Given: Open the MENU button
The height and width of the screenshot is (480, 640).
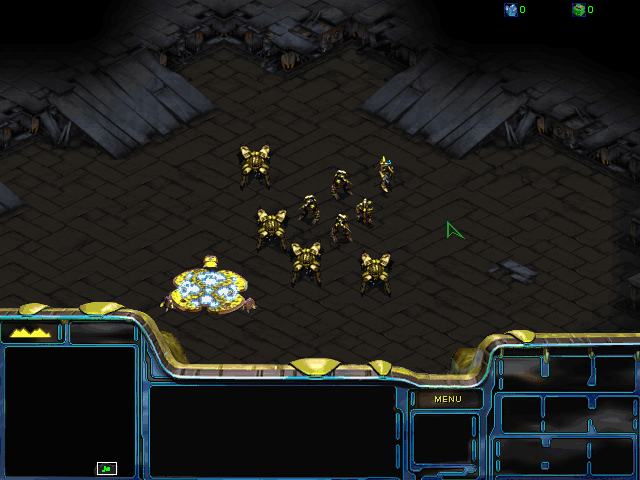Looking at the screenshot, I should [x=447, y=399].
